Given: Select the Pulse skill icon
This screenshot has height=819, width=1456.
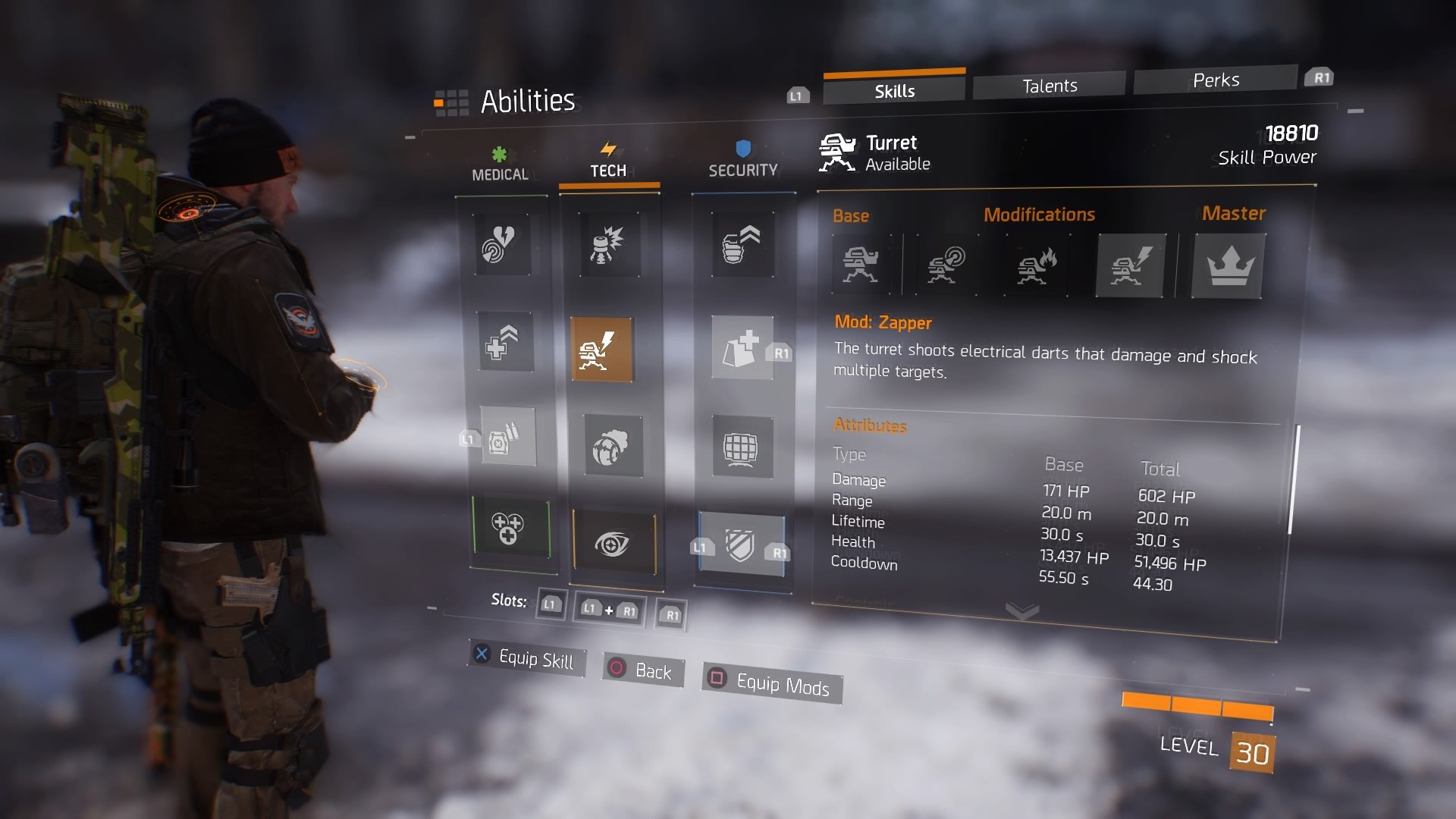Looking at the screenshot, I should [502, 244].
